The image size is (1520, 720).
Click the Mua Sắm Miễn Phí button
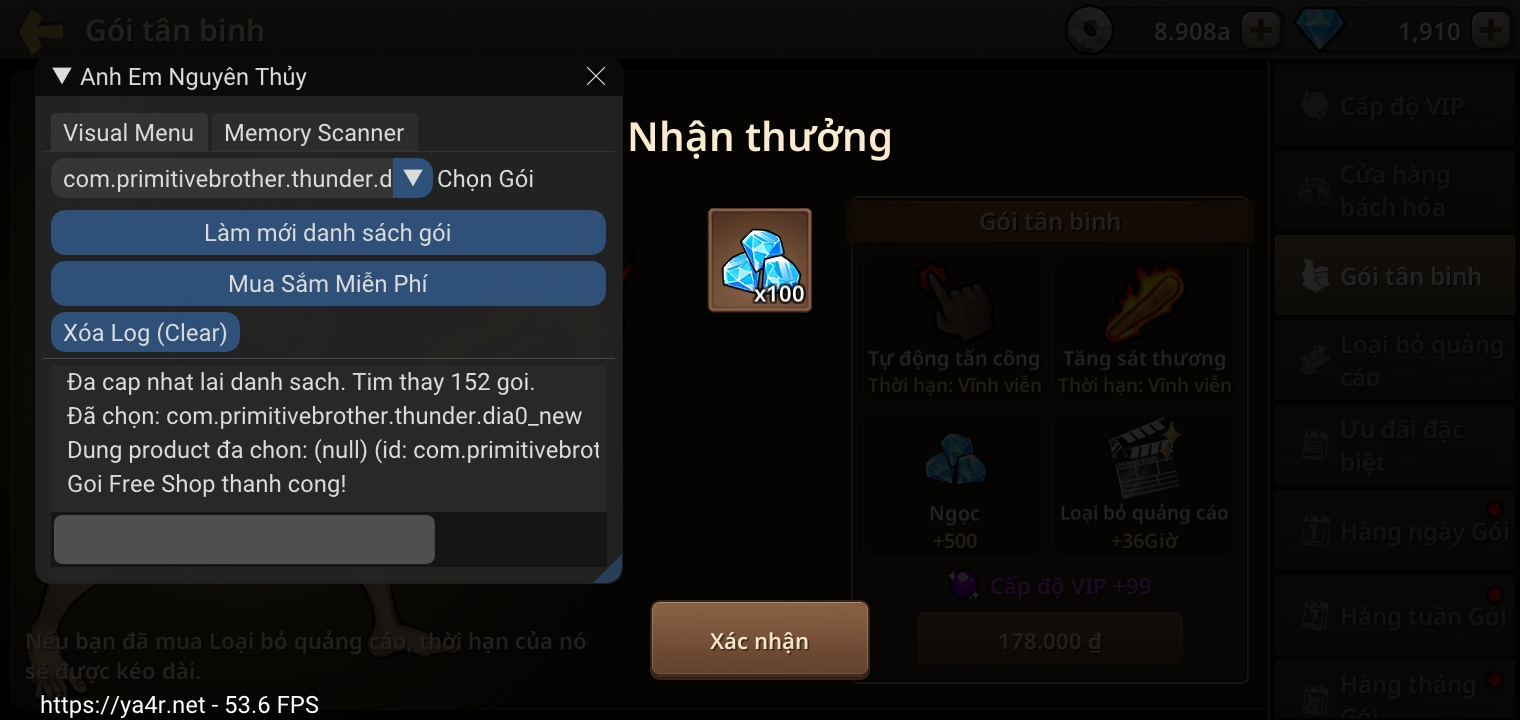tap(328, 283)
